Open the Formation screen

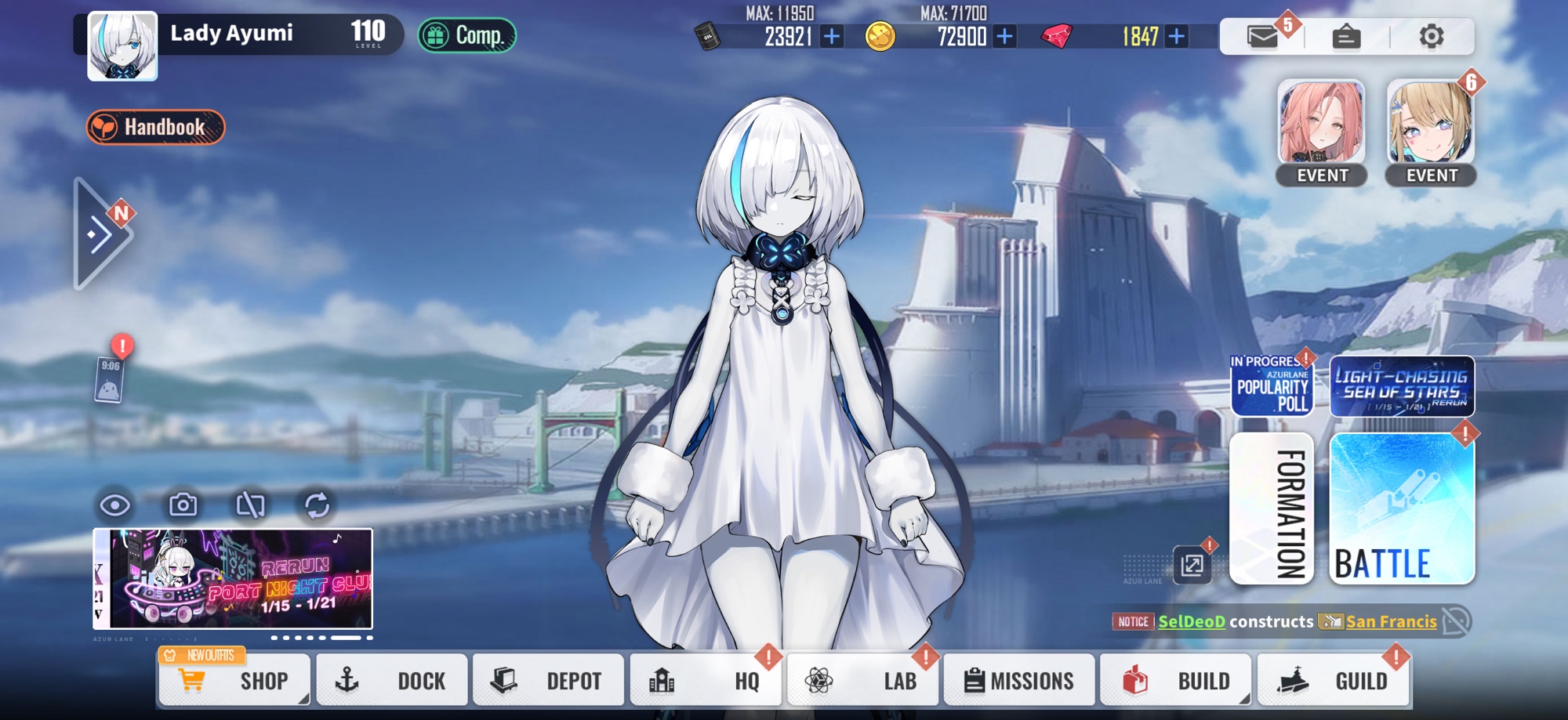click(1271, 508)
